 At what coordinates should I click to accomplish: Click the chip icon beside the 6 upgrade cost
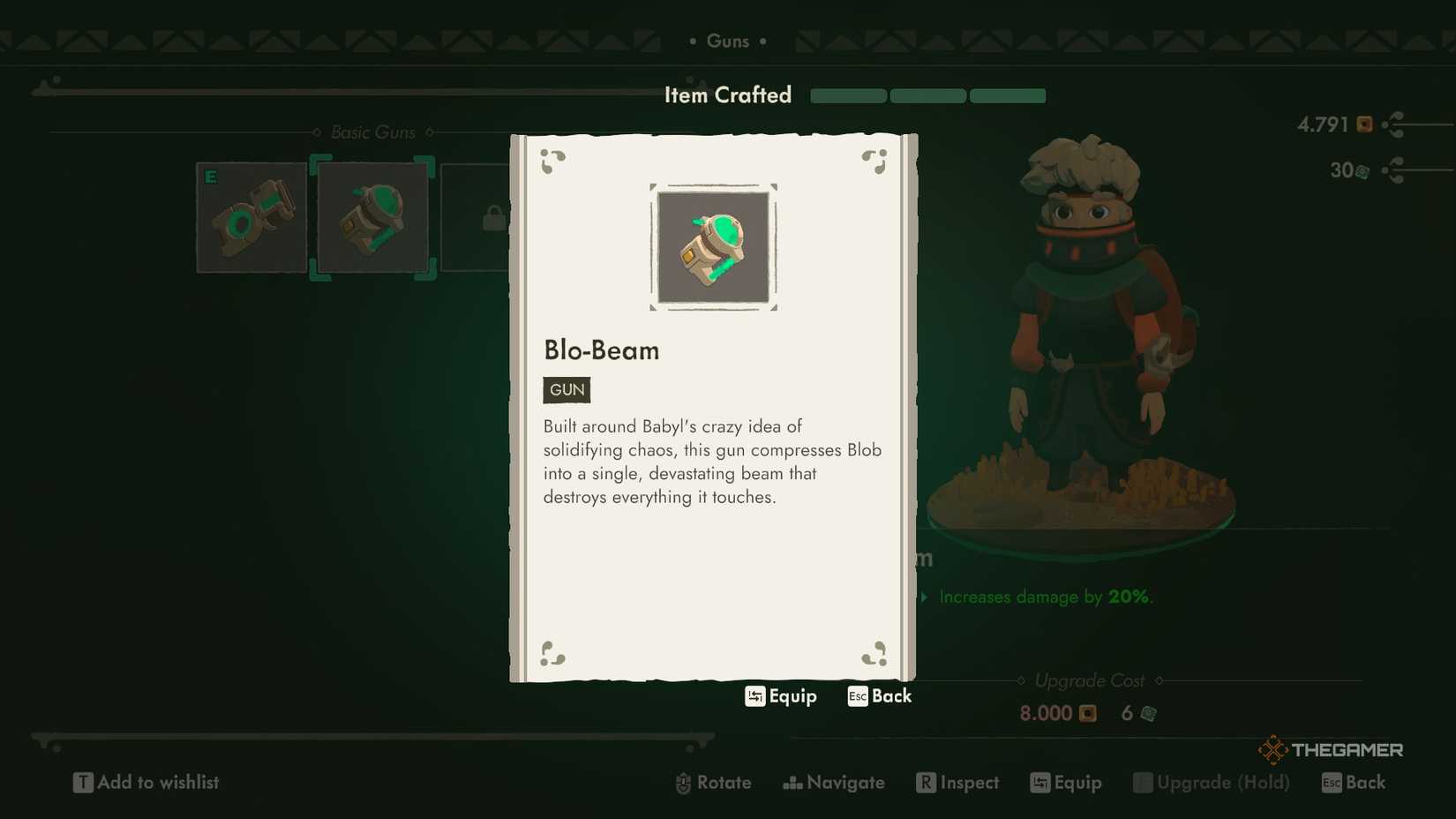(1147, 714)
